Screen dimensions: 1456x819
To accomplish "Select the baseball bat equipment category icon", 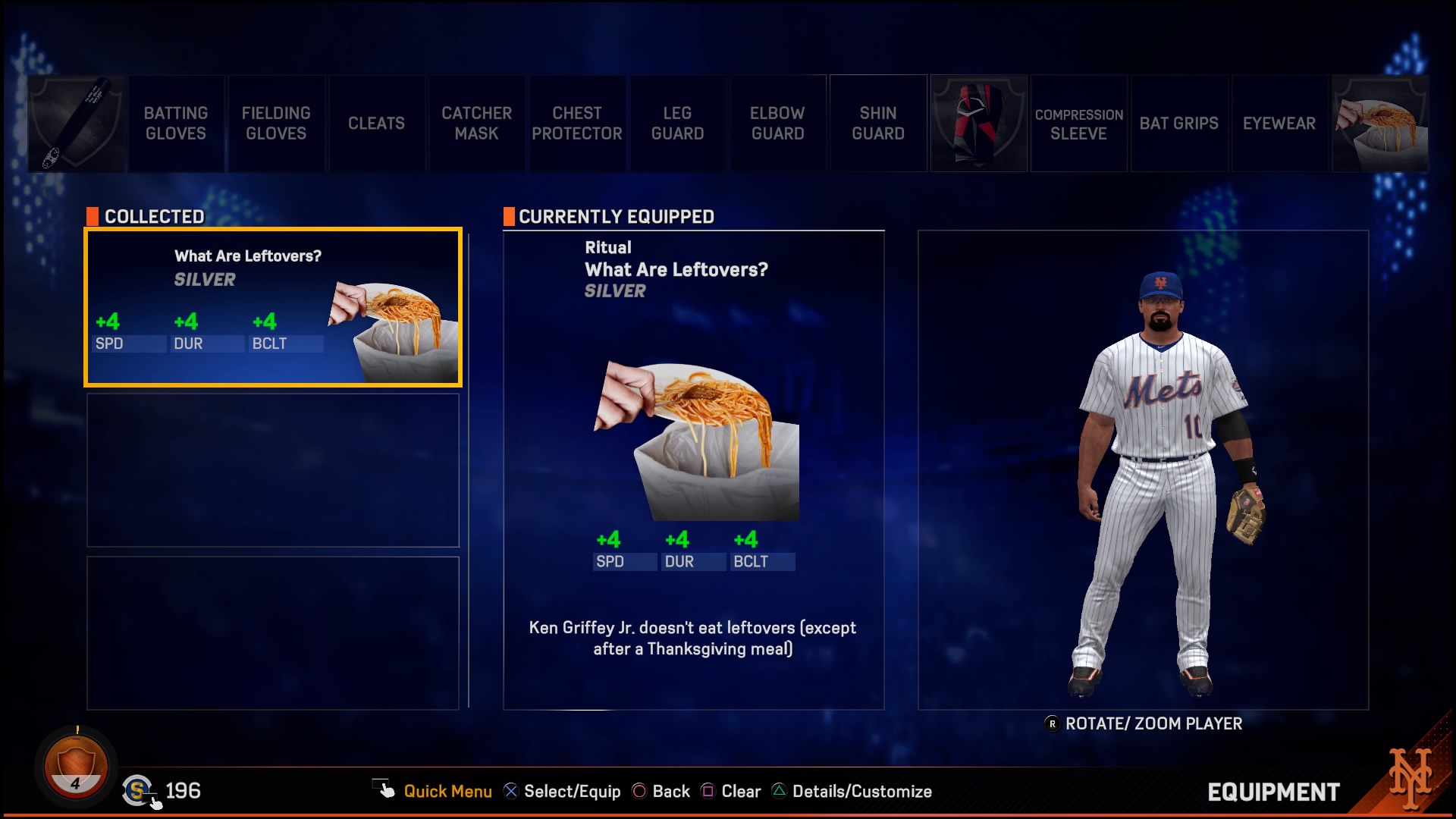I will click(76, 123).
